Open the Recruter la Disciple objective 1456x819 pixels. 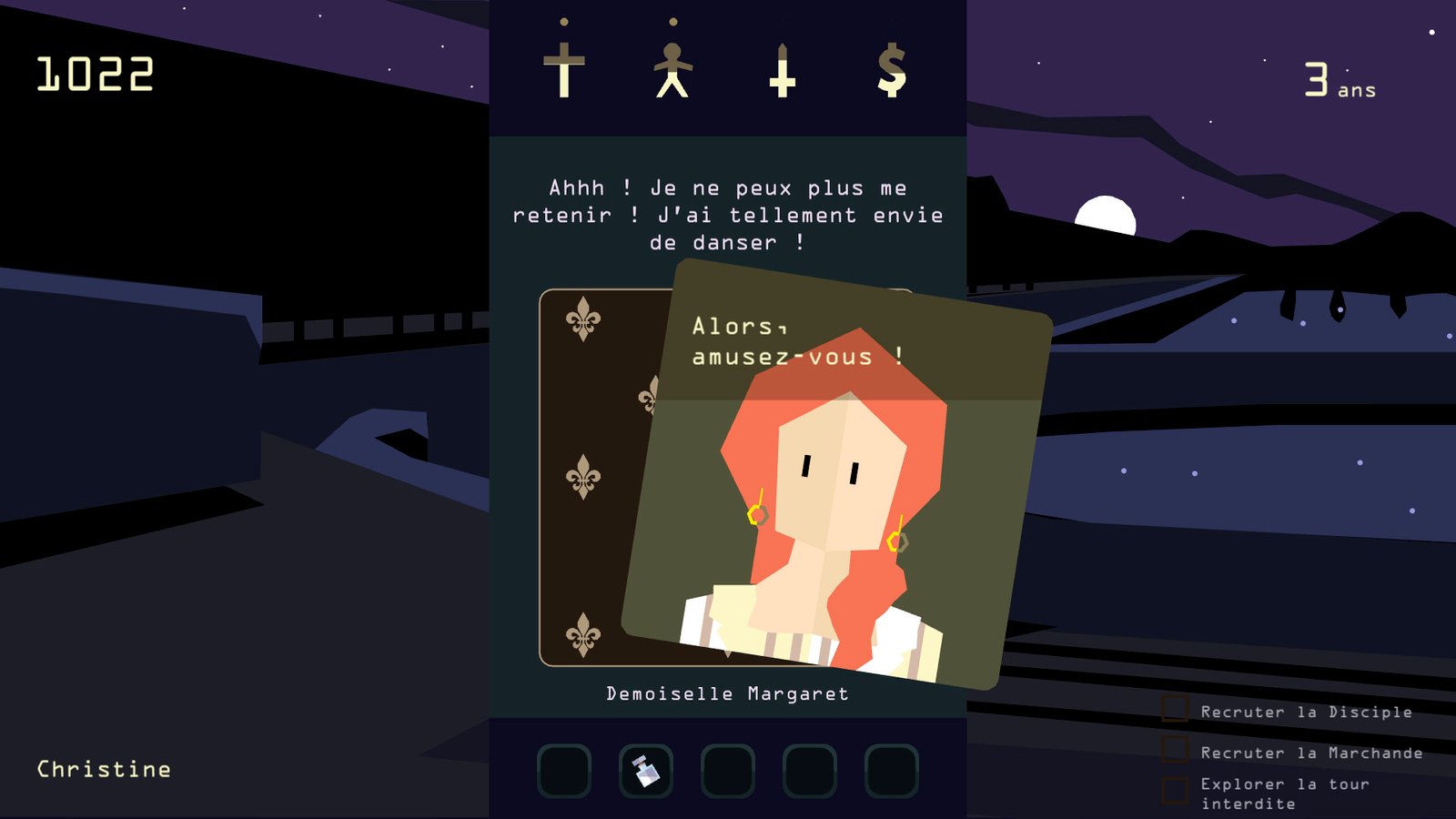pyautogui.click(x=1306, y=712)
